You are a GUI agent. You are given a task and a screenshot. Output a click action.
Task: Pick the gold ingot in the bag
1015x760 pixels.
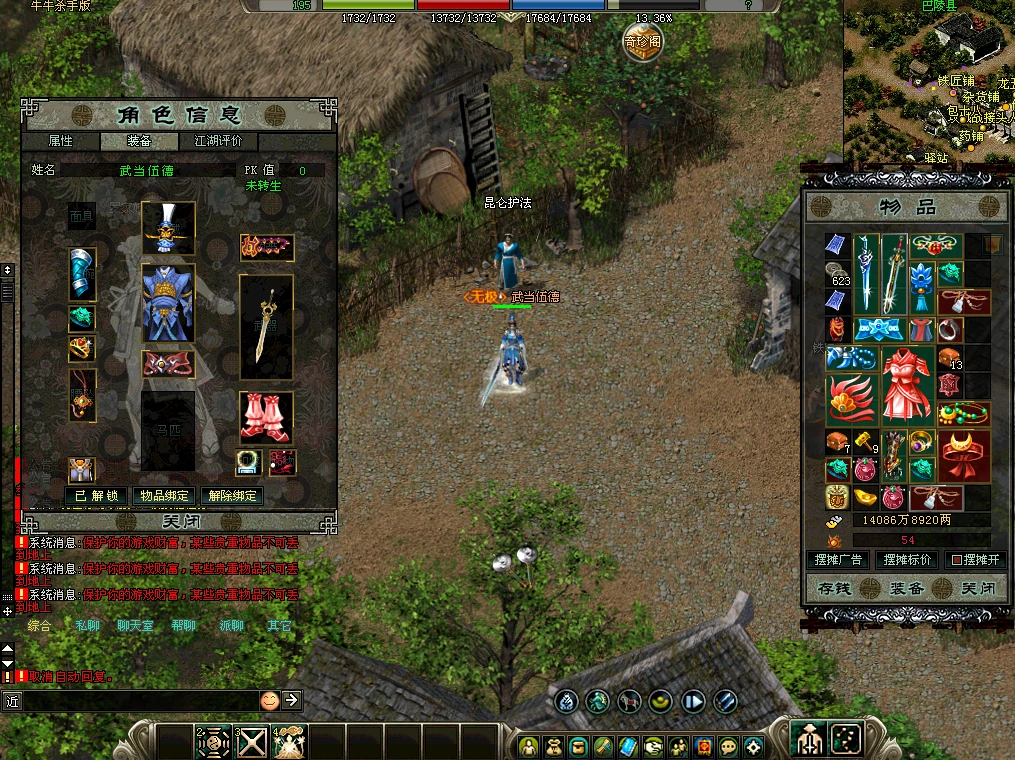866,497
